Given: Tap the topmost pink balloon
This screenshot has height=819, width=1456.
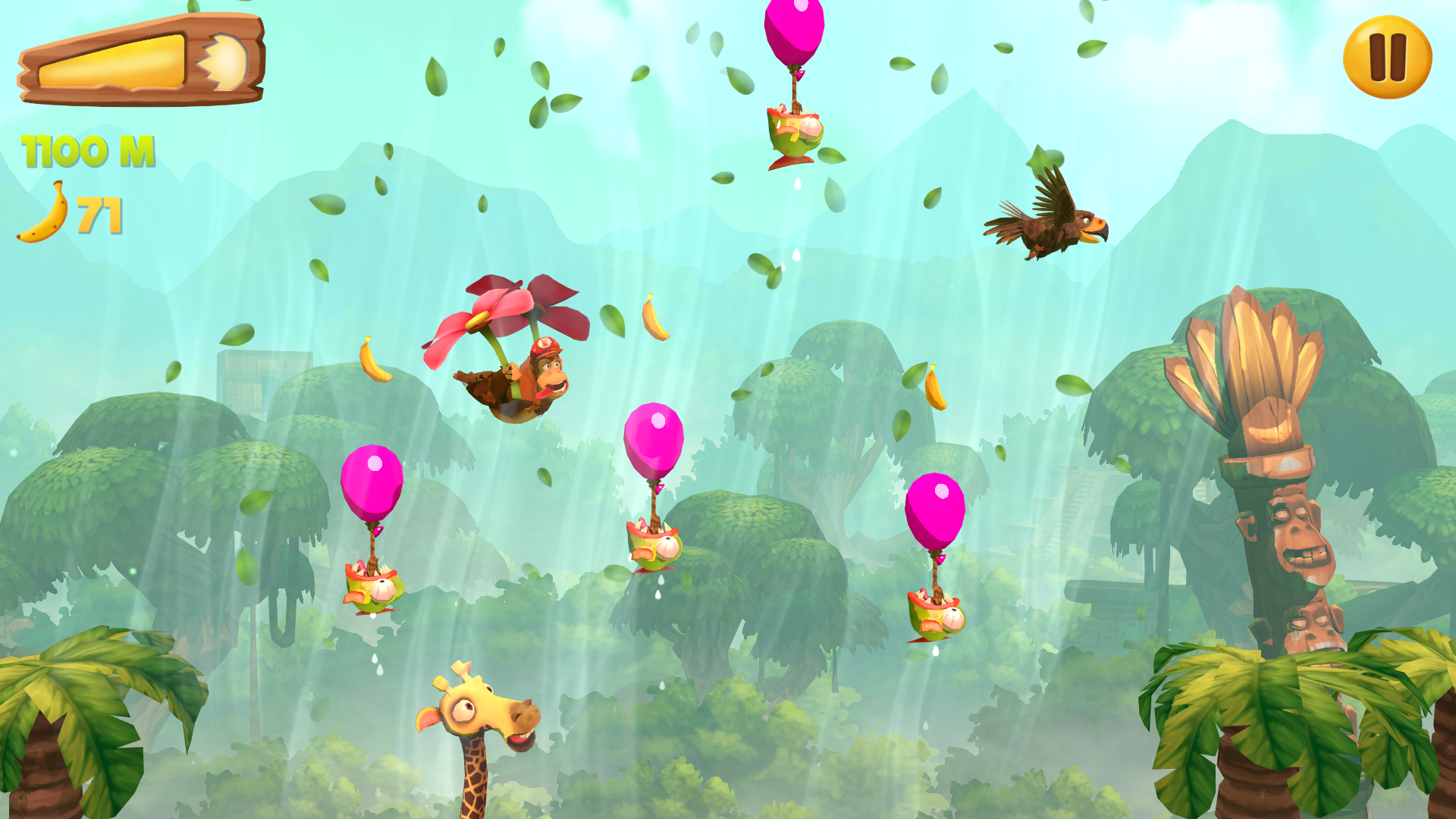Looking at the screenshot, I should [793, 30].
